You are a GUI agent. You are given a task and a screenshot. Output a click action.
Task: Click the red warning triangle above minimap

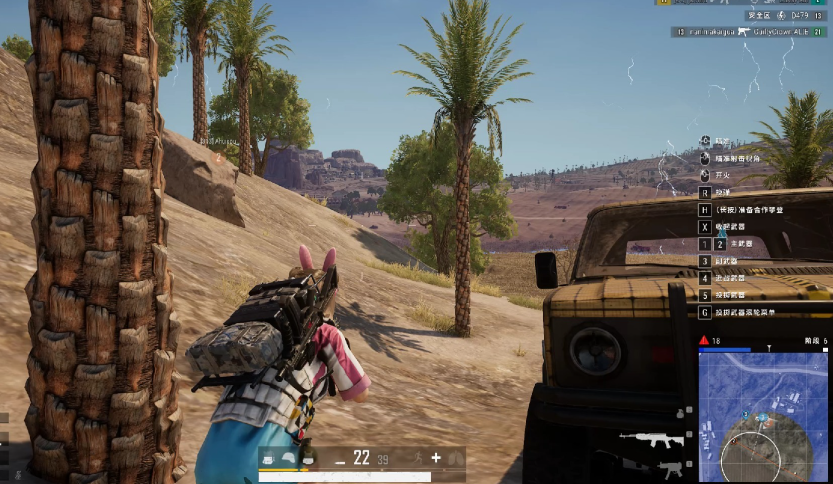click(x=704, y=341)
